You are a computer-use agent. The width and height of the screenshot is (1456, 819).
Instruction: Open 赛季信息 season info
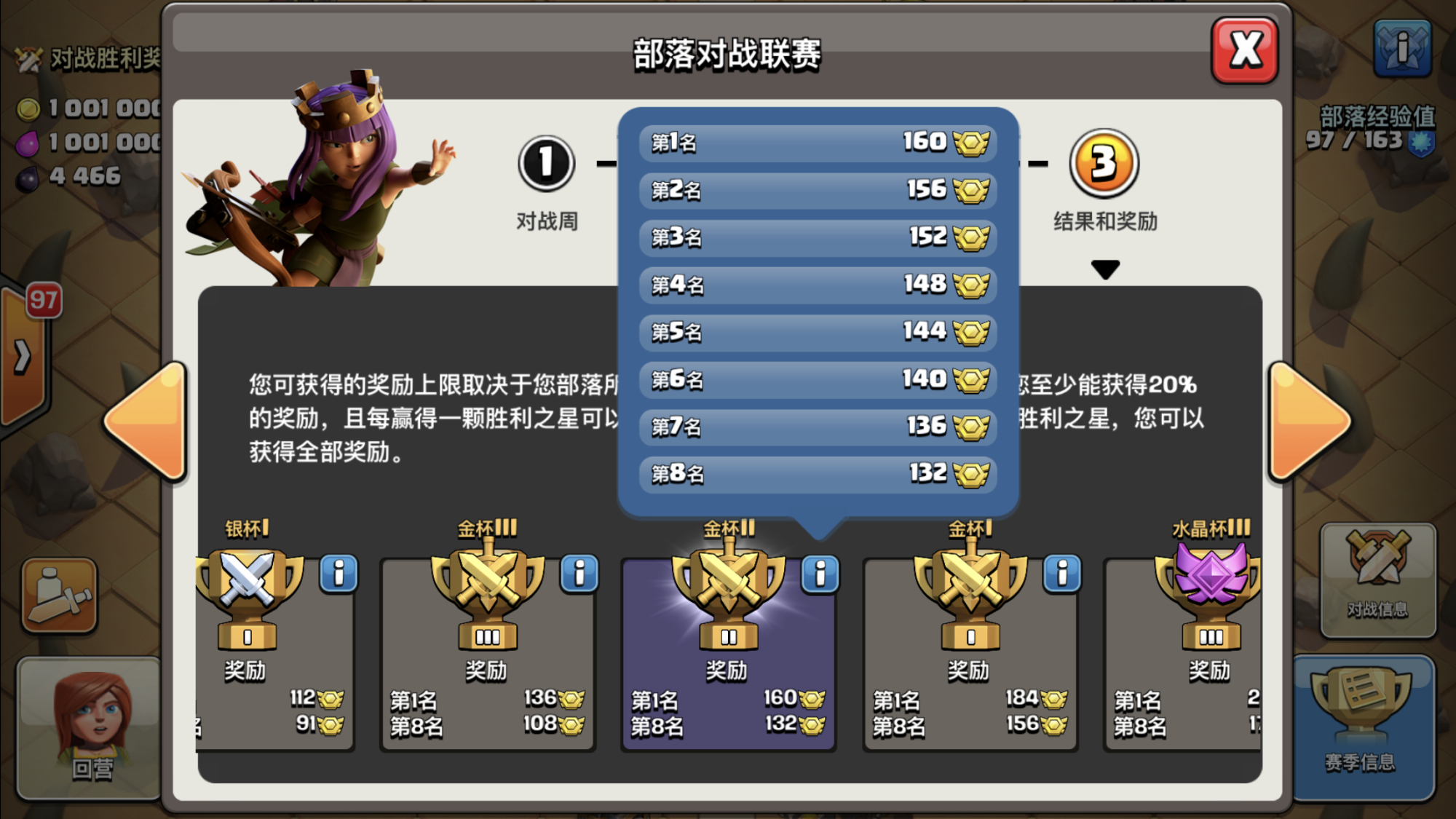1361,728
